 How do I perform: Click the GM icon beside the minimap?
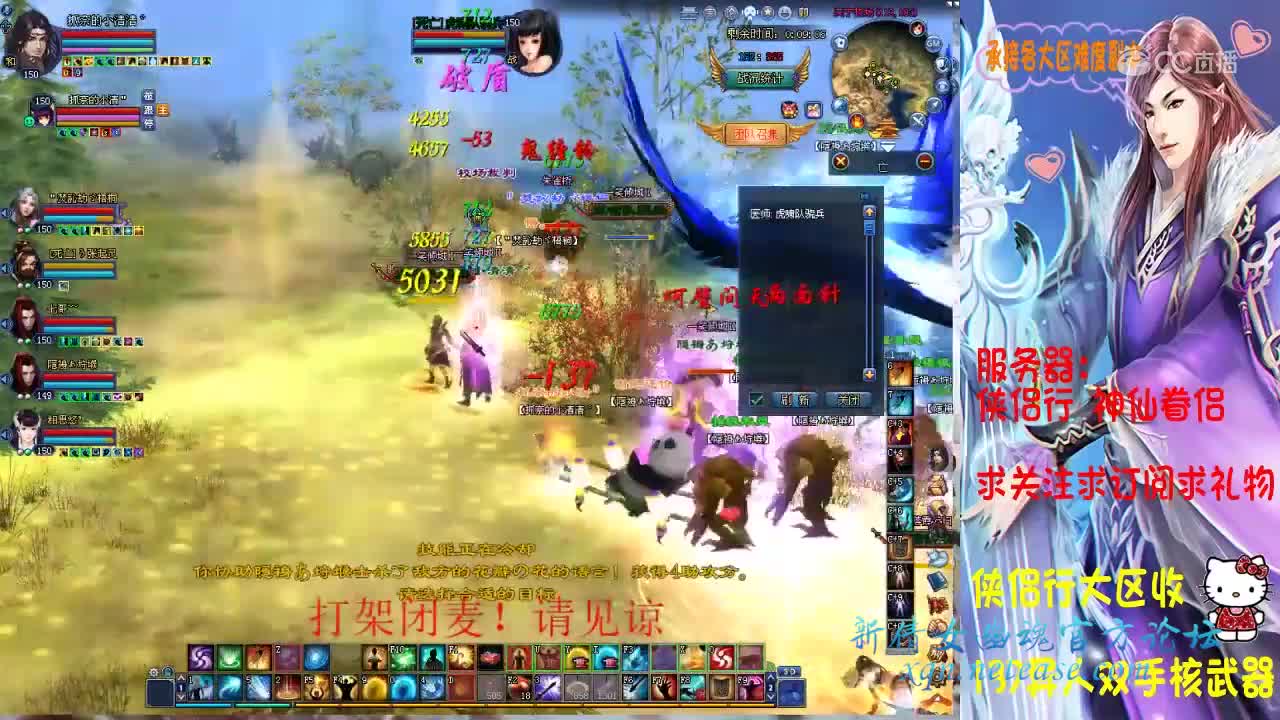(x=933, y=43)
